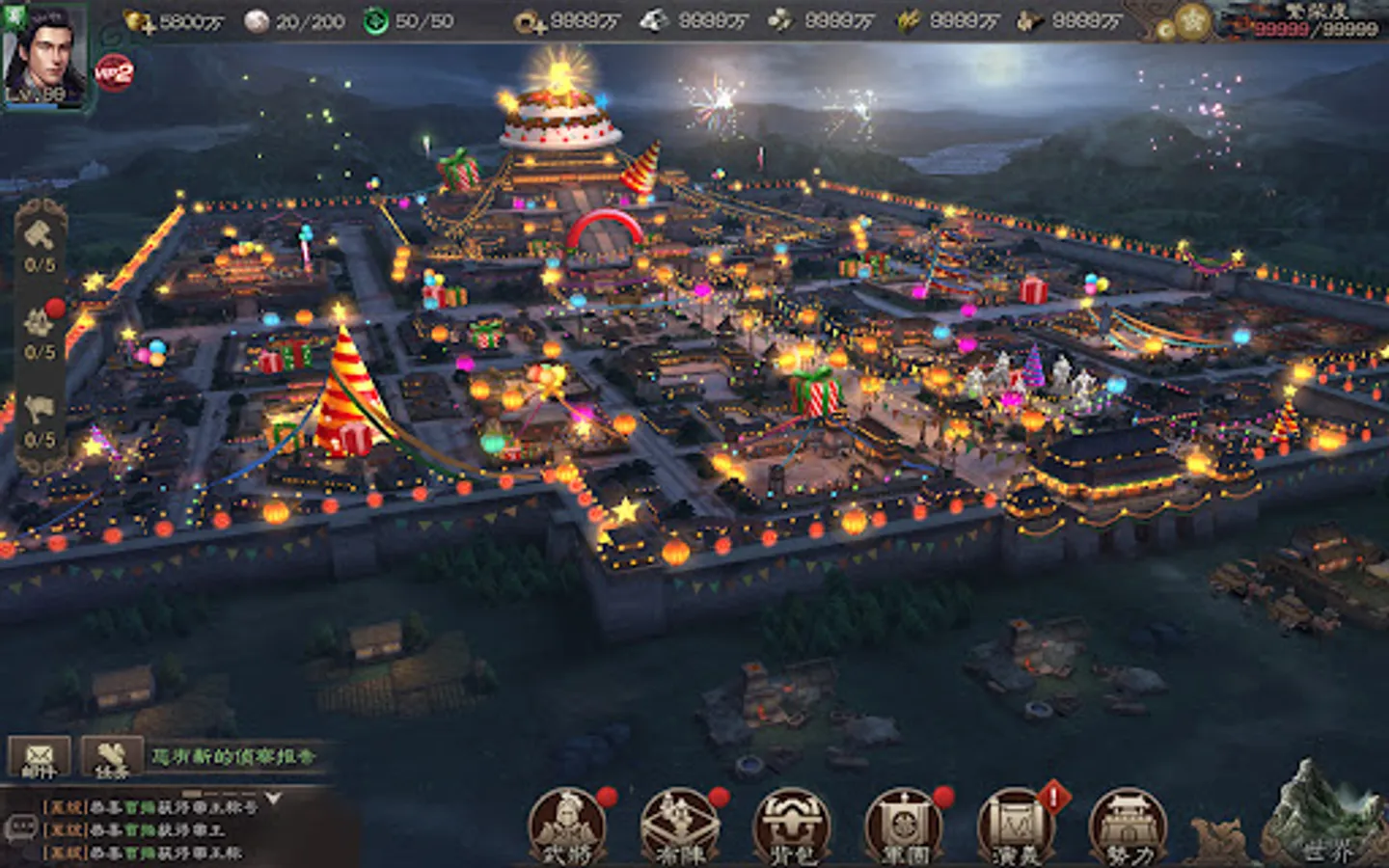
Task: Open the player avatar profile
Action: pyautogui.click(x=45, y=53)
